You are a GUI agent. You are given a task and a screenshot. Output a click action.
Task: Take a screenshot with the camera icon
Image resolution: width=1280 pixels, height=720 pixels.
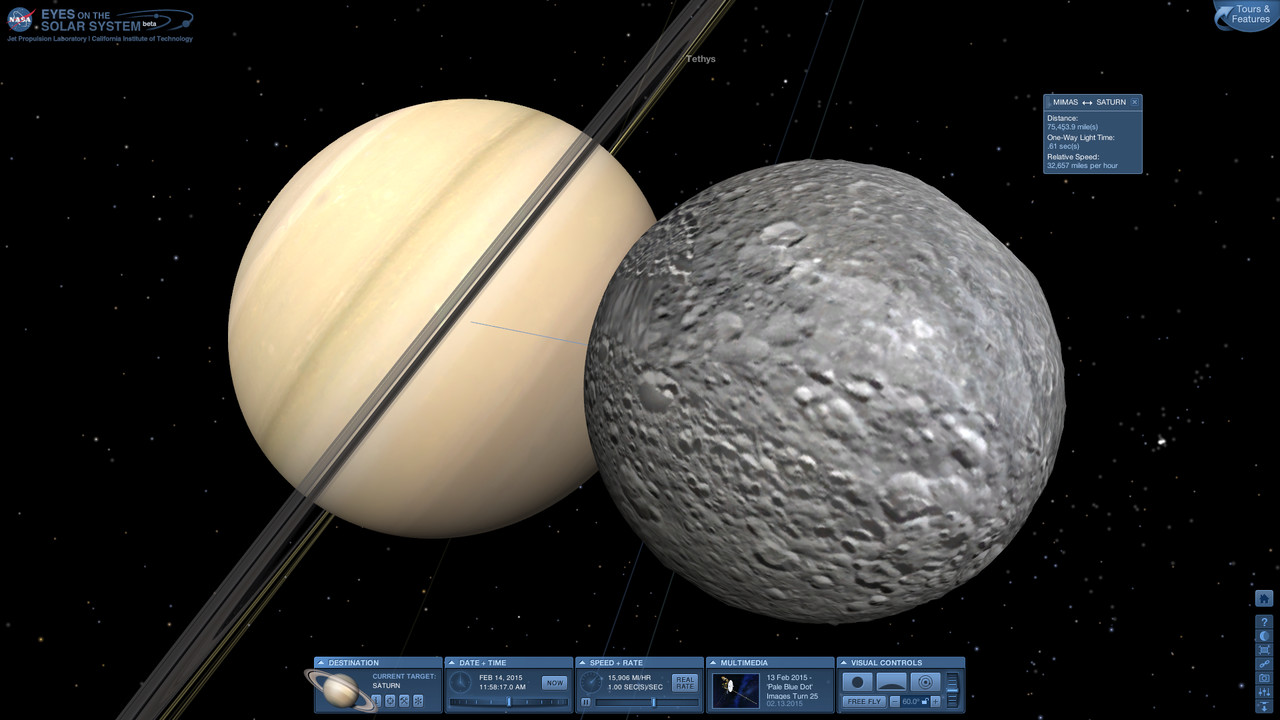[1264, 678]
